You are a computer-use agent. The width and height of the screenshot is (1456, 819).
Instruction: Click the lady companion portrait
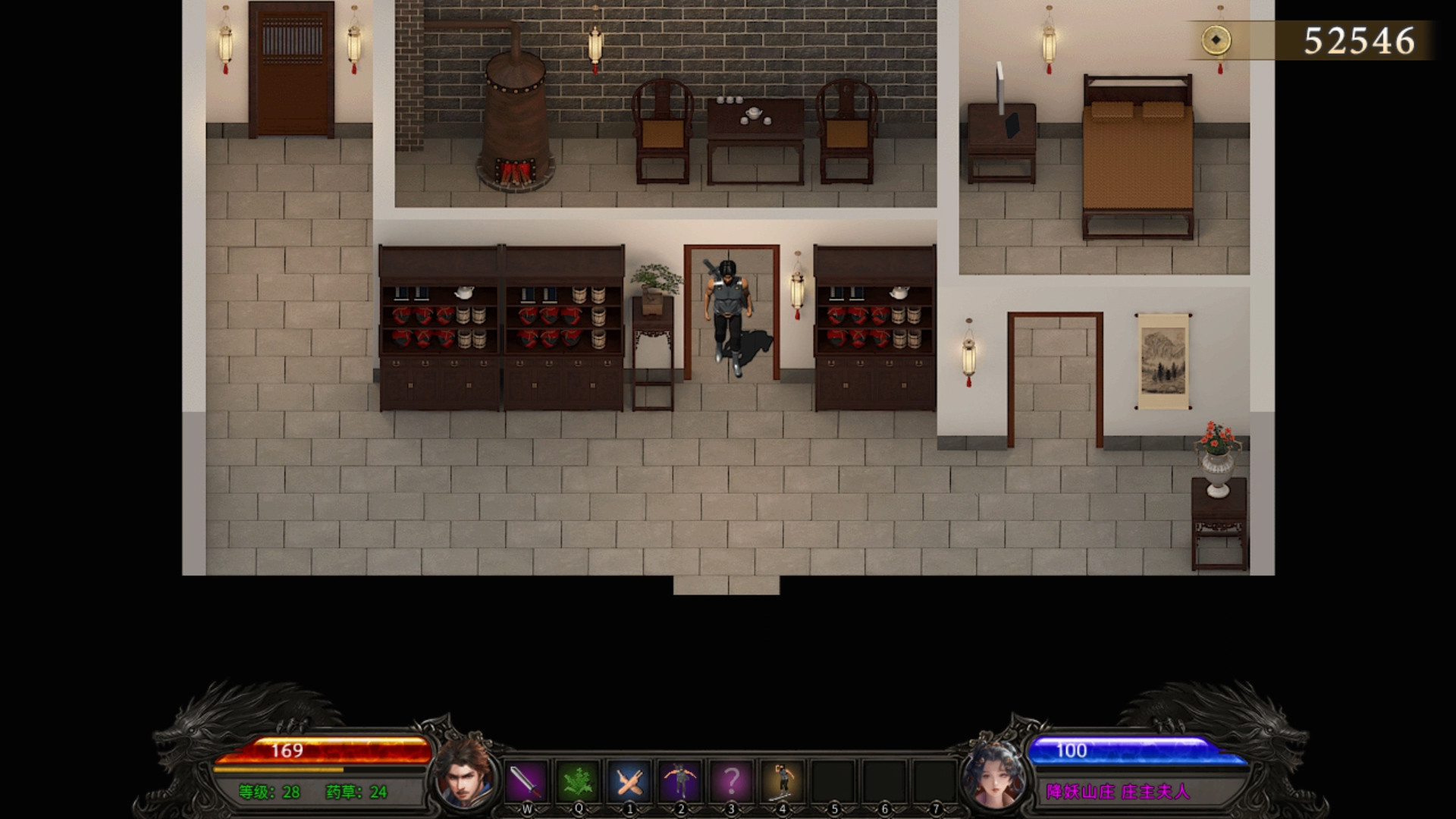click(992, 773)
